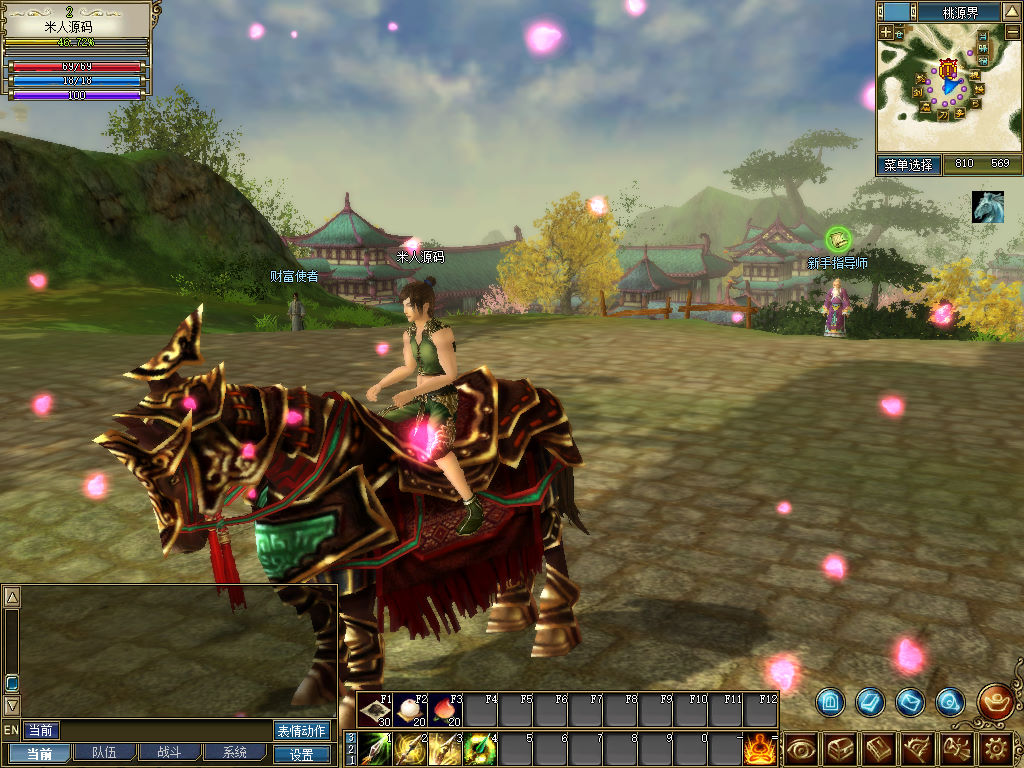Click the eye icon menu button
The image size is (1024, 768).
(801, 748)
